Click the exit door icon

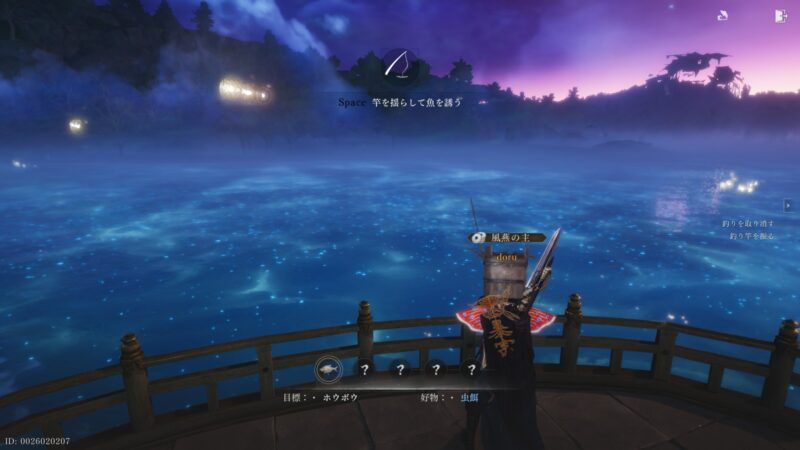click(780, 15)
